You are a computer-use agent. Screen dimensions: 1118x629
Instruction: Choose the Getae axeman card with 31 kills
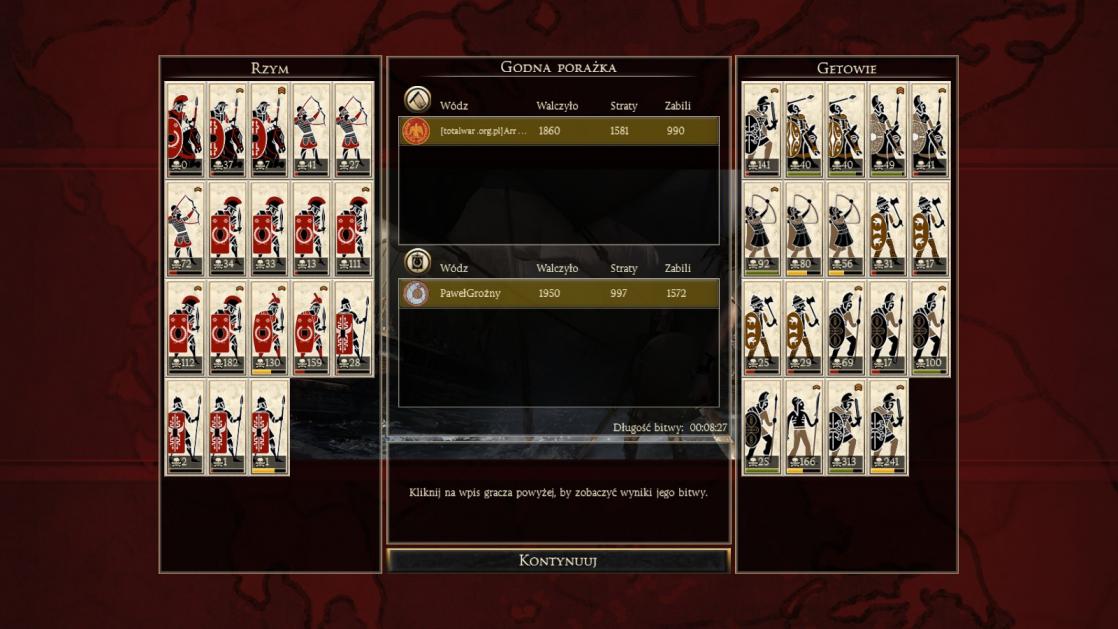pyautogui.click(x=888, y=229)
